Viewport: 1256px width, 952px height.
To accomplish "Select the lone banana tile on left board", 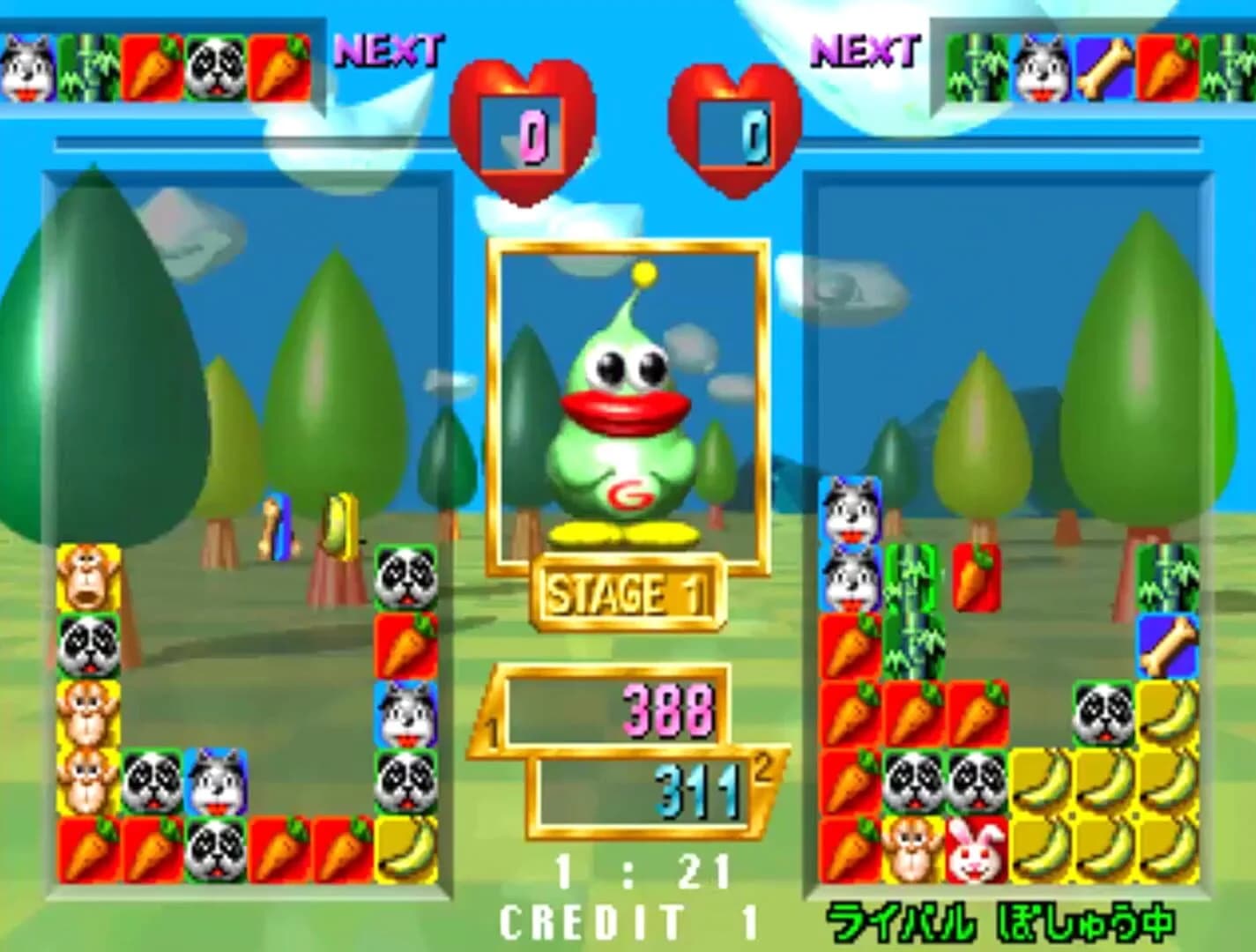I will (x=406, y=850).
